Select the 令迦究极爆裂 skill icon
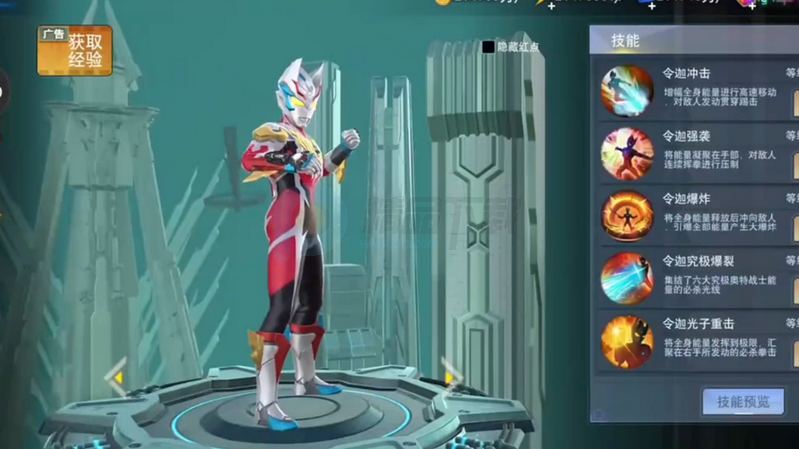Image resolution: width=799 pixels, height=449 pixels. tap(627, 278)
